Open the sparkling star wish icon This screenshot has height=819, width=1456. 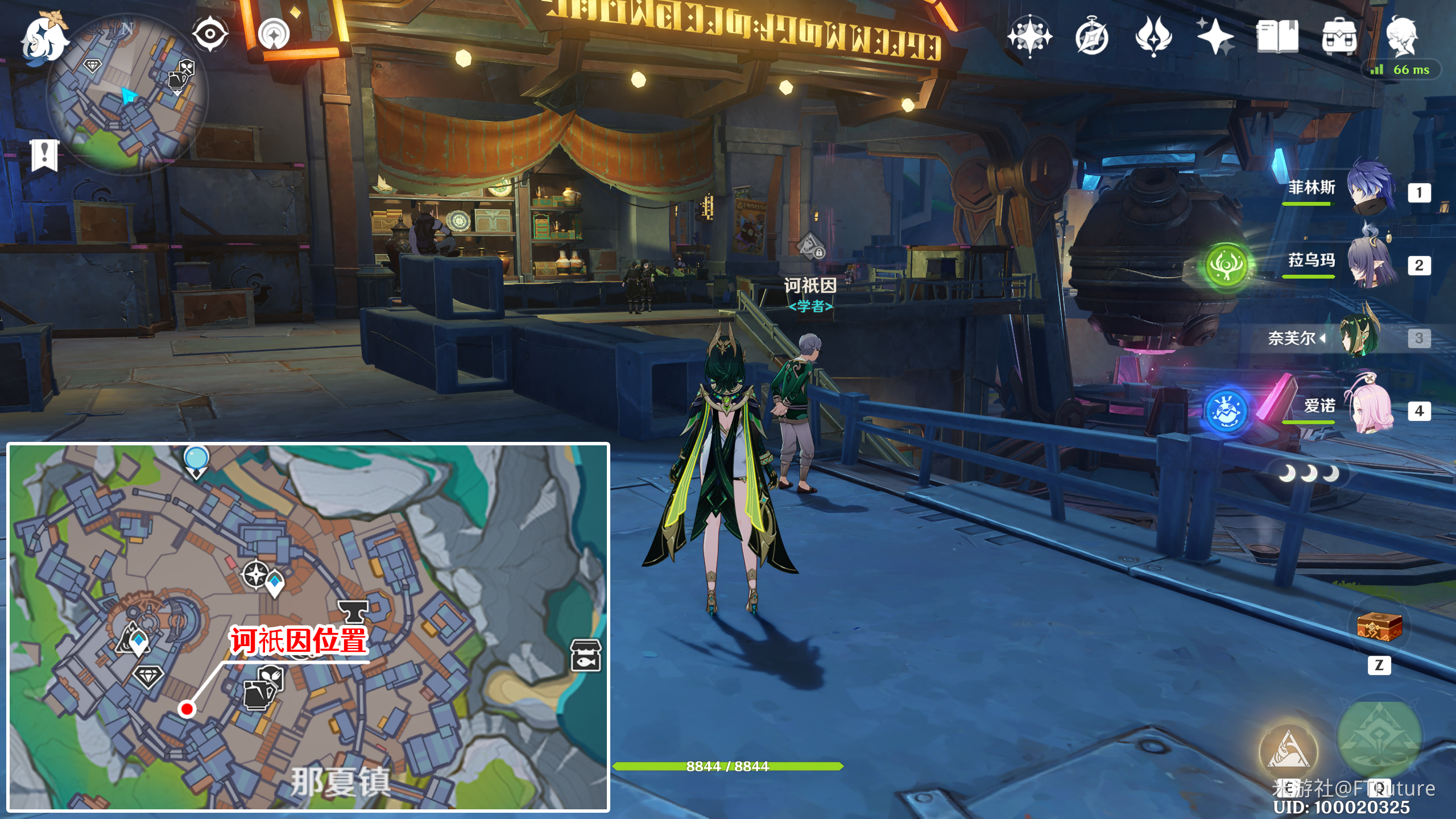coord(1215,37)
